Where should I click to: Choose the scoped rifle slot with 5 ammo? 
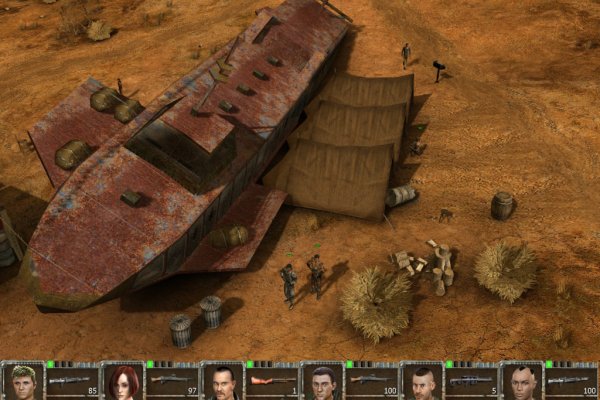[471, 382]
